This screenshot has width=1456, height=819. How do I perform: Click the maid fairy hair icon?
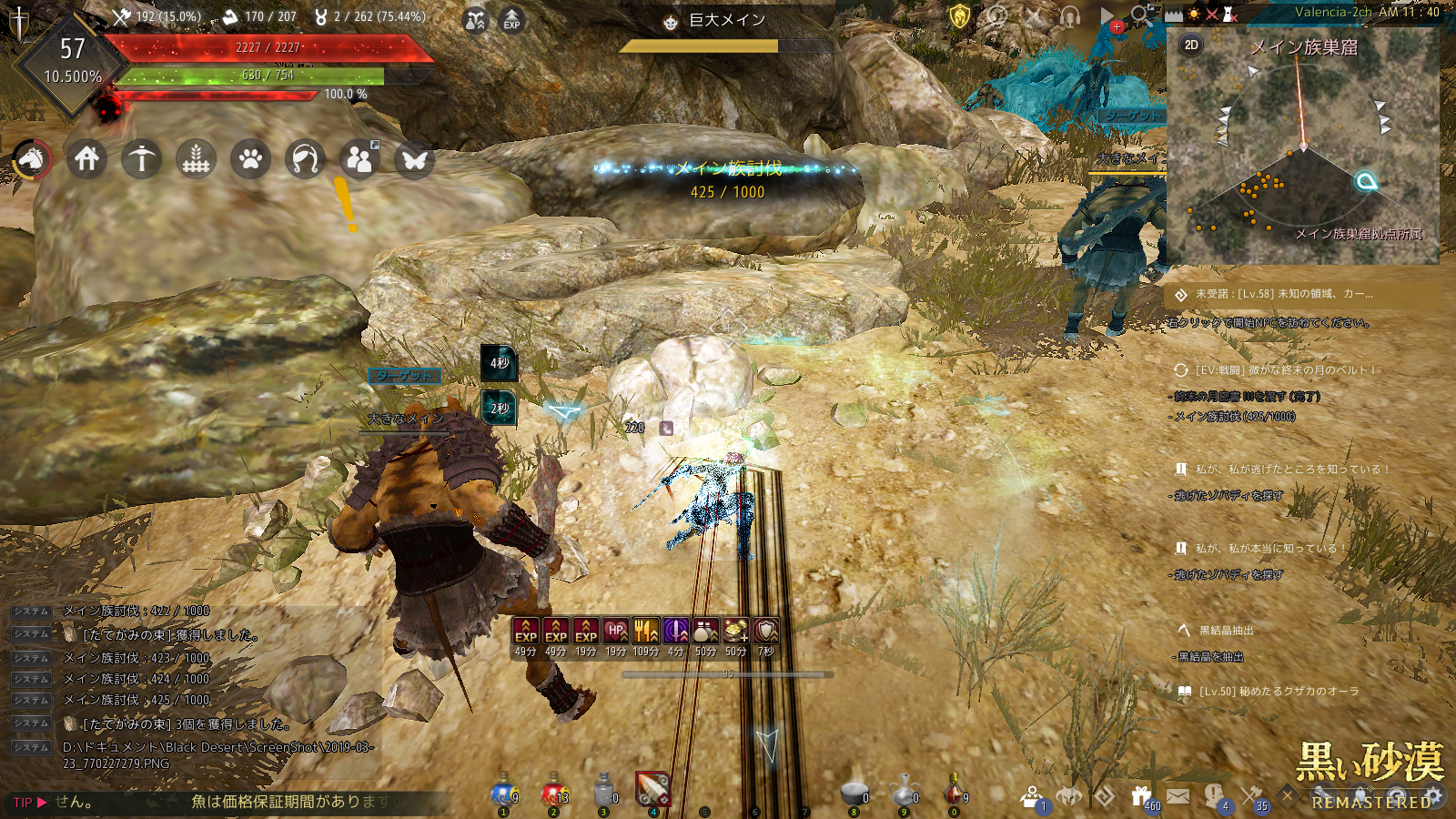pyautogui.click(x=305, y=160)
